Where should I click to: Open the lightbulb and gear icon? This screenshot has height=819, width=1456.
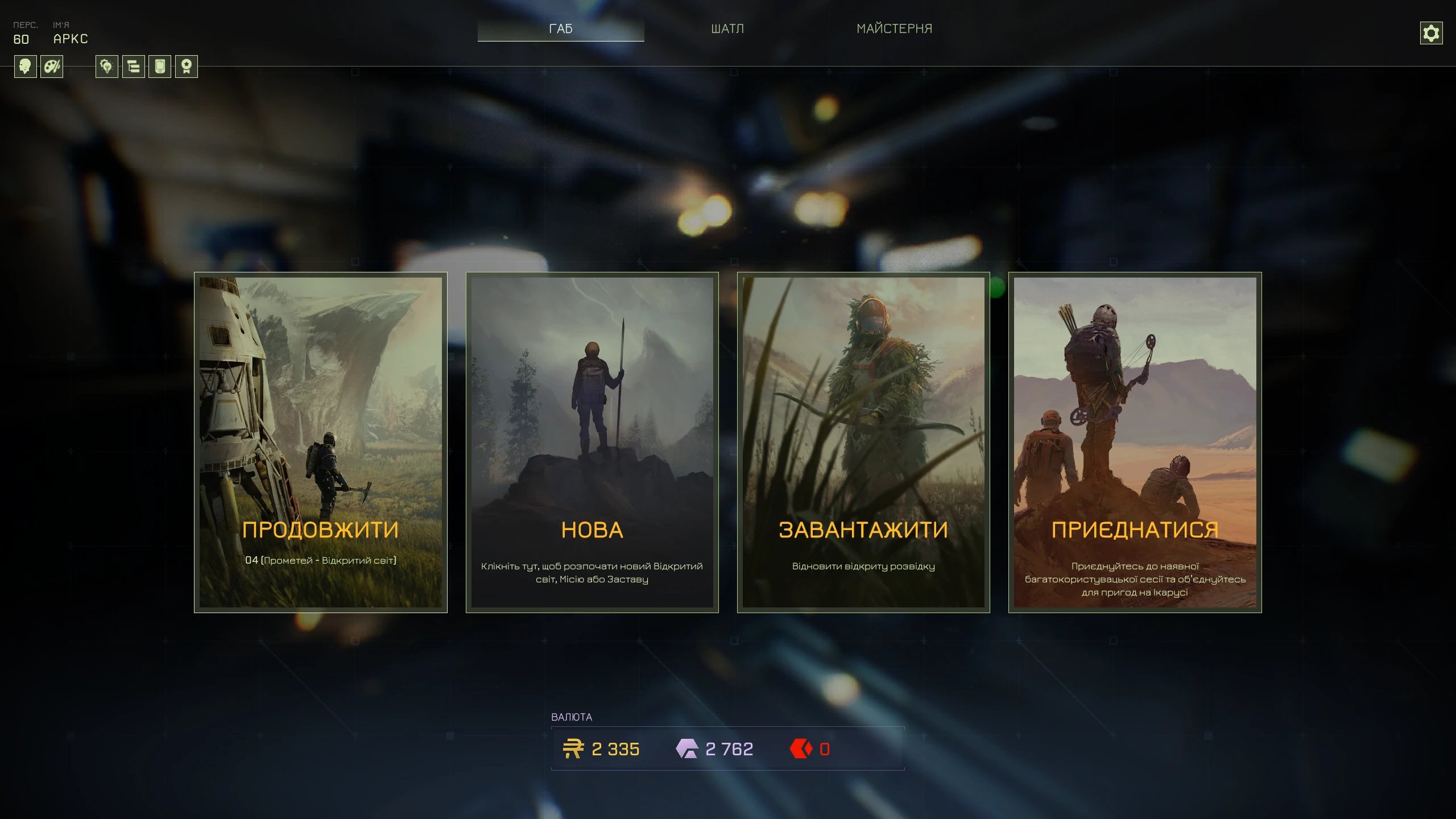click(107, 67)
